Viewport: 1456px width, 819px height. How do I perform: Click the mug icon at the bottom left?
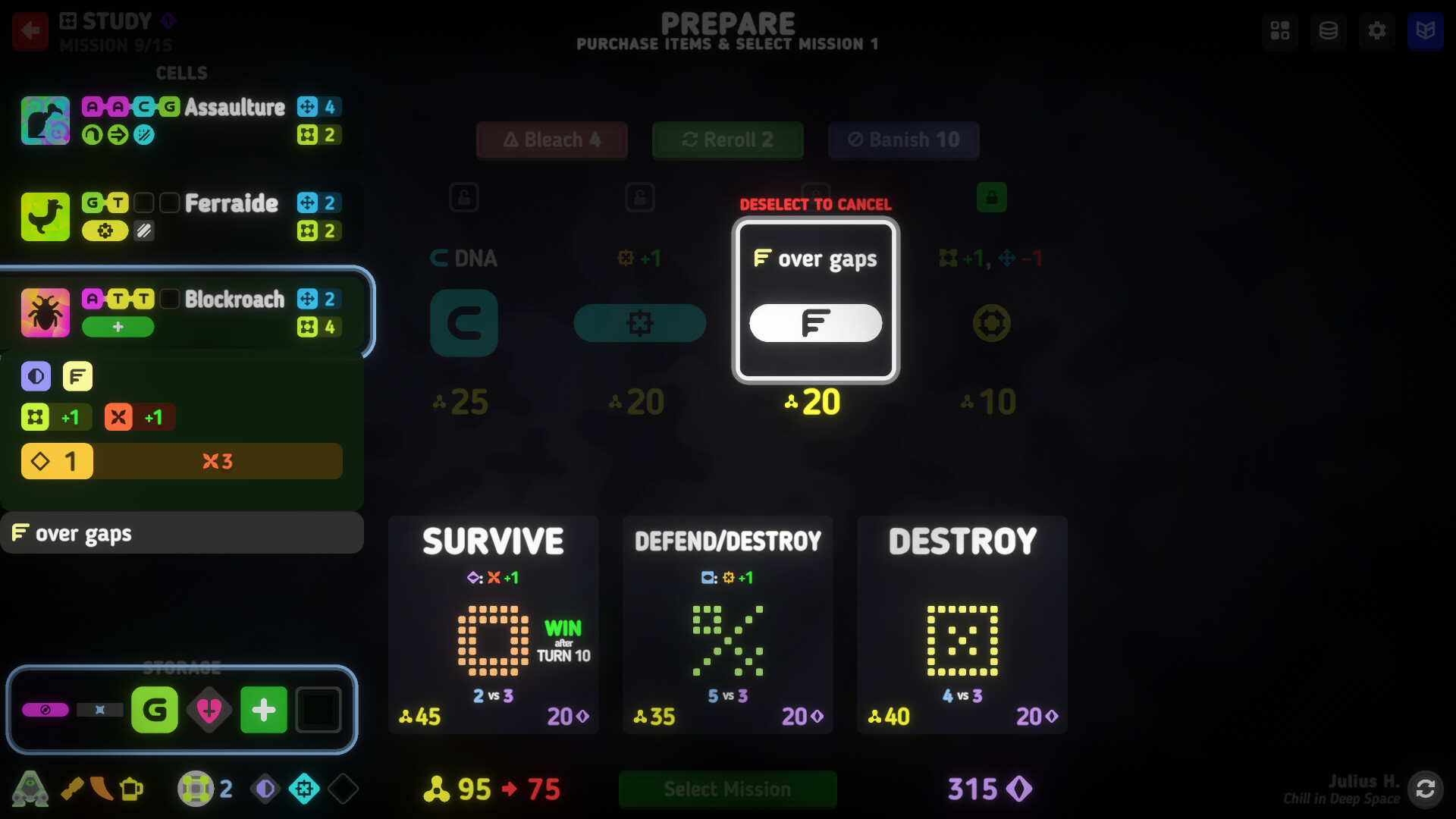(x=133, y=789)
